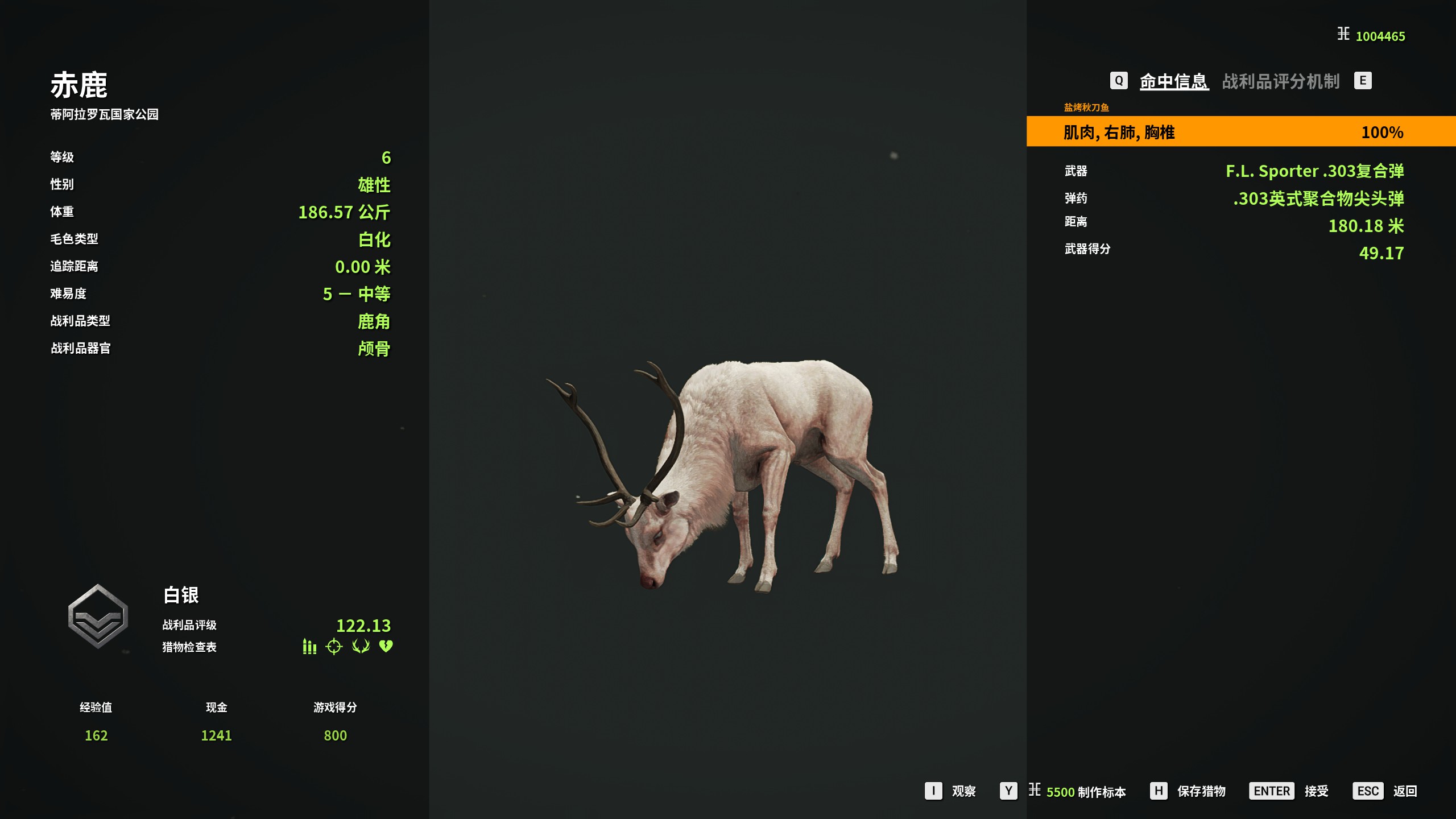Screen dimensions: 1456x819
Task: Select the 肌肉, 右肺, 胸椎 hit row
Action: pos(1240,132)
